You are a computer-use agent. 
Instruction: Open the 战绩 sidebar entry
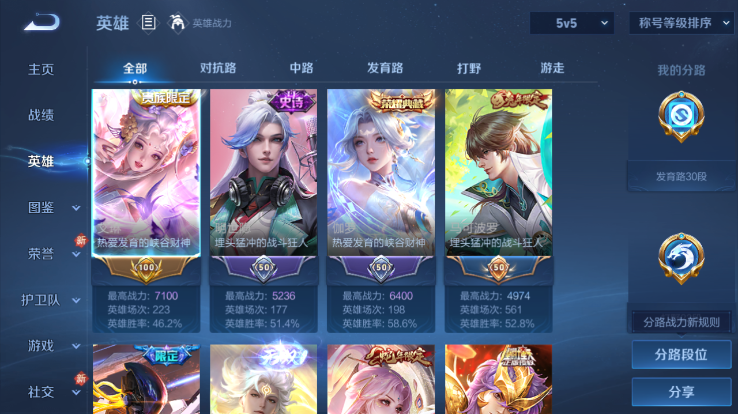pyautogui.click(x=41, y=115)
